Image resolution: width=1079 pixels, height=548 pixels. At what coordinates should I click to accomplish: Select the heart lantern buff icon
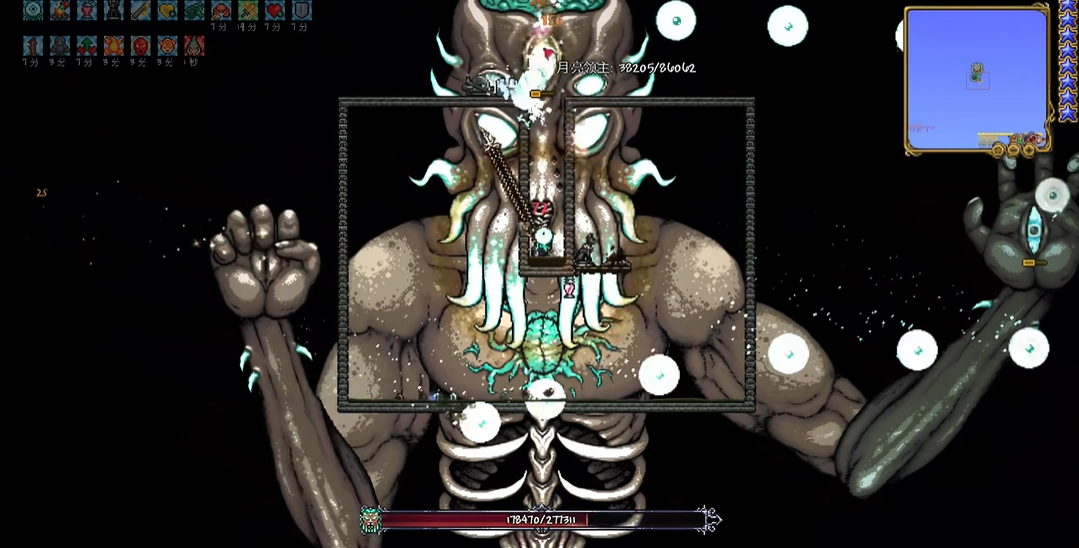point(87,10)
